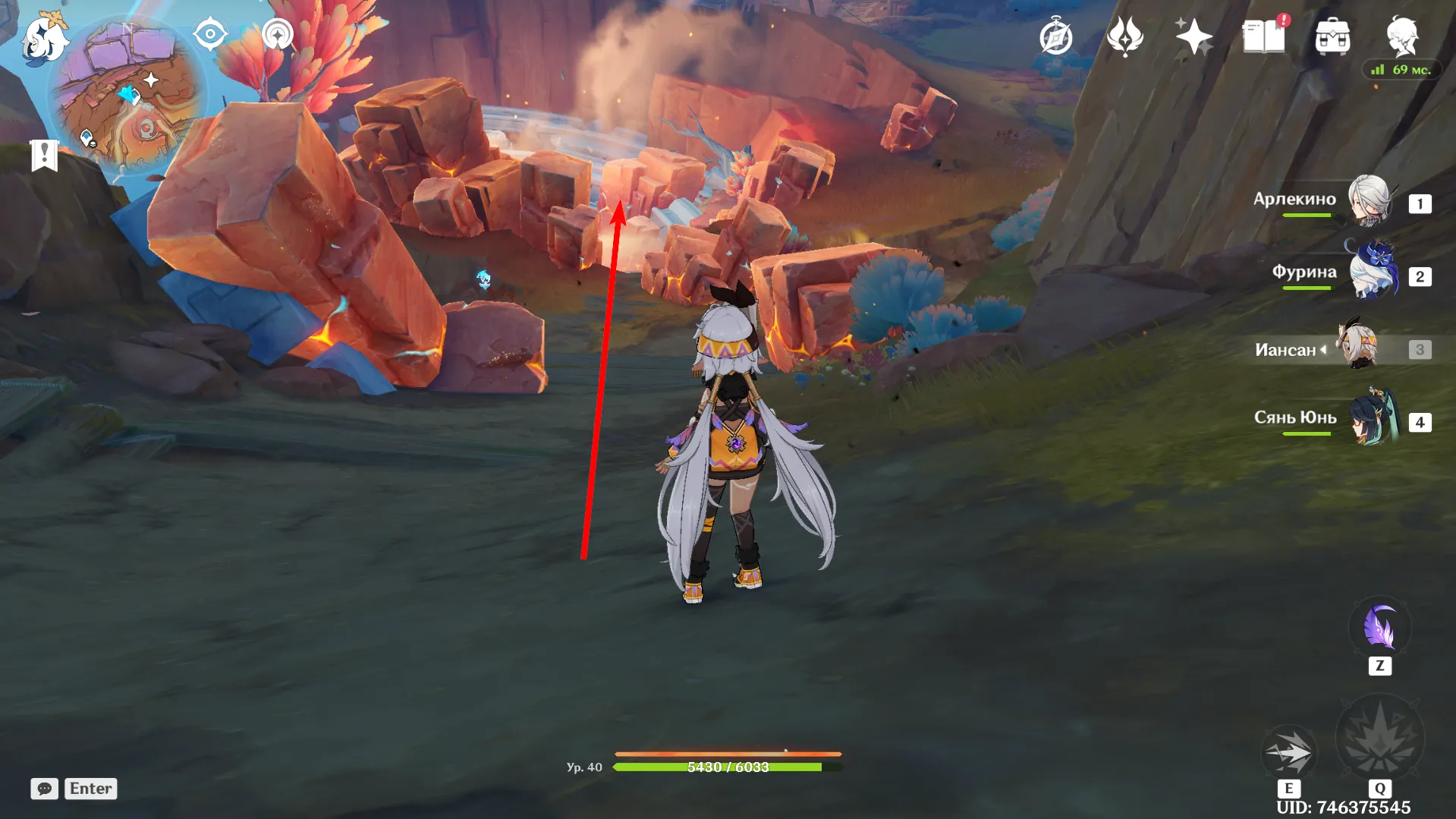Screen dimensions: 1456x819
Task: Switch to party member Сянь Юнь
Action: [x=1372, y=418]
